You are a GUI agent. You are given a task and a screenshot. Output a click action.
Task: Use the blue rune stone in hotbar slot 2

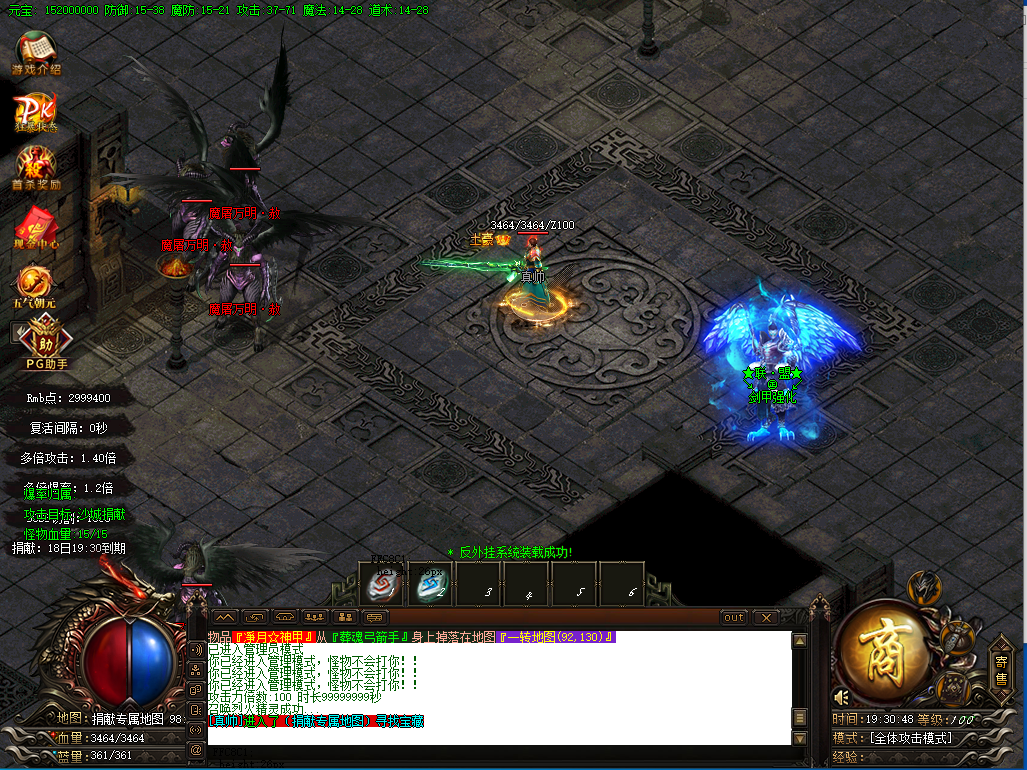point(431,586)
